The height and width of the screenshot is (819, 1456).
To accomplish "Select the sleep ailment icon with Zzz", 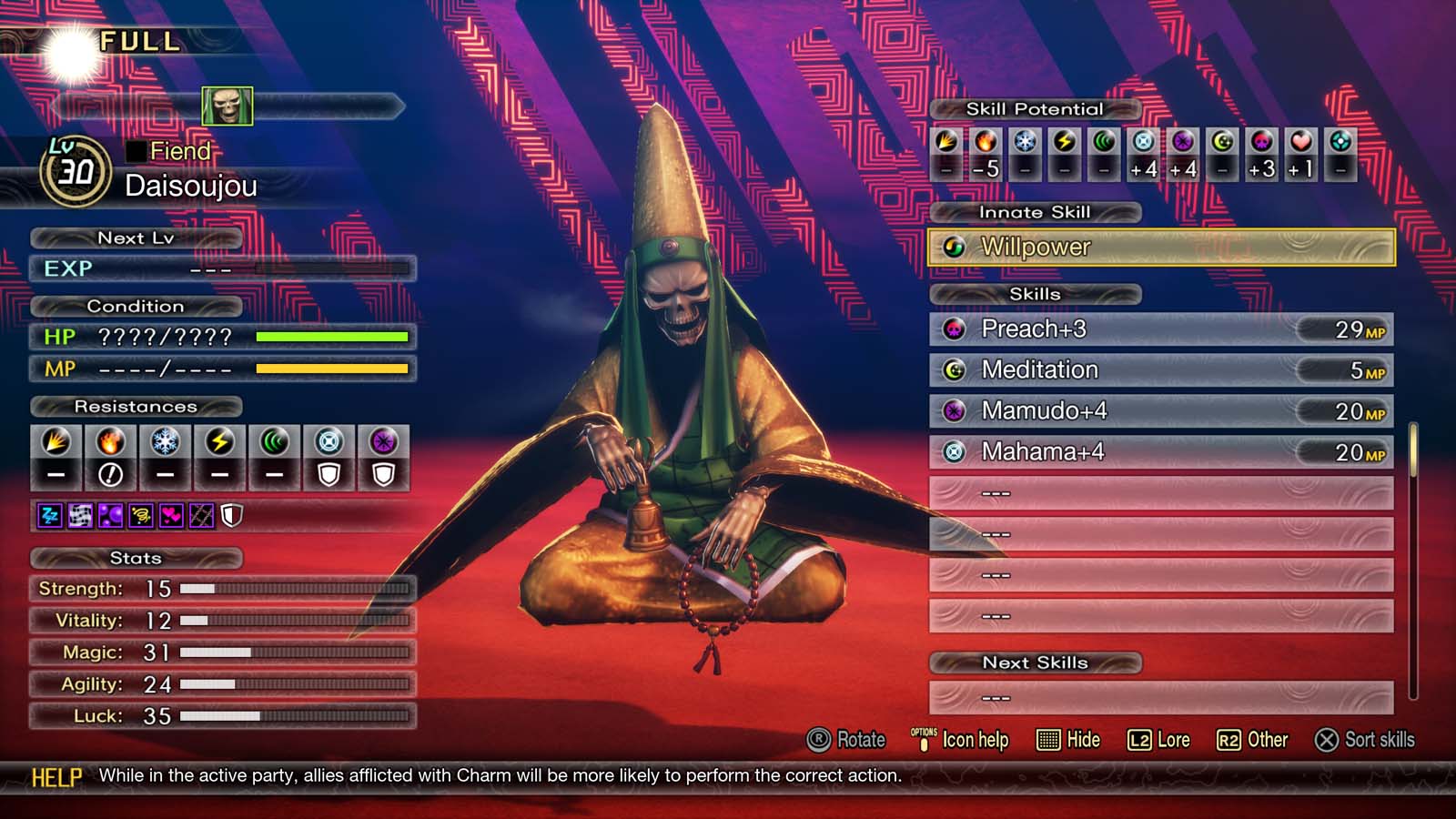I will coord(49,514).
